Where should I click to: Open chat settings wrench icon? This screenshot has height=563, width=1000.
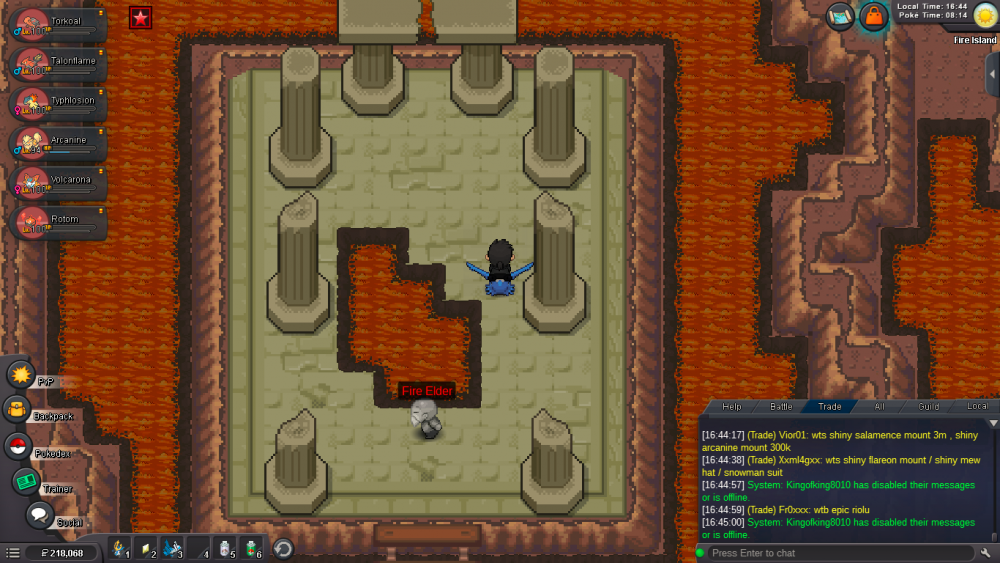point(986,553)
